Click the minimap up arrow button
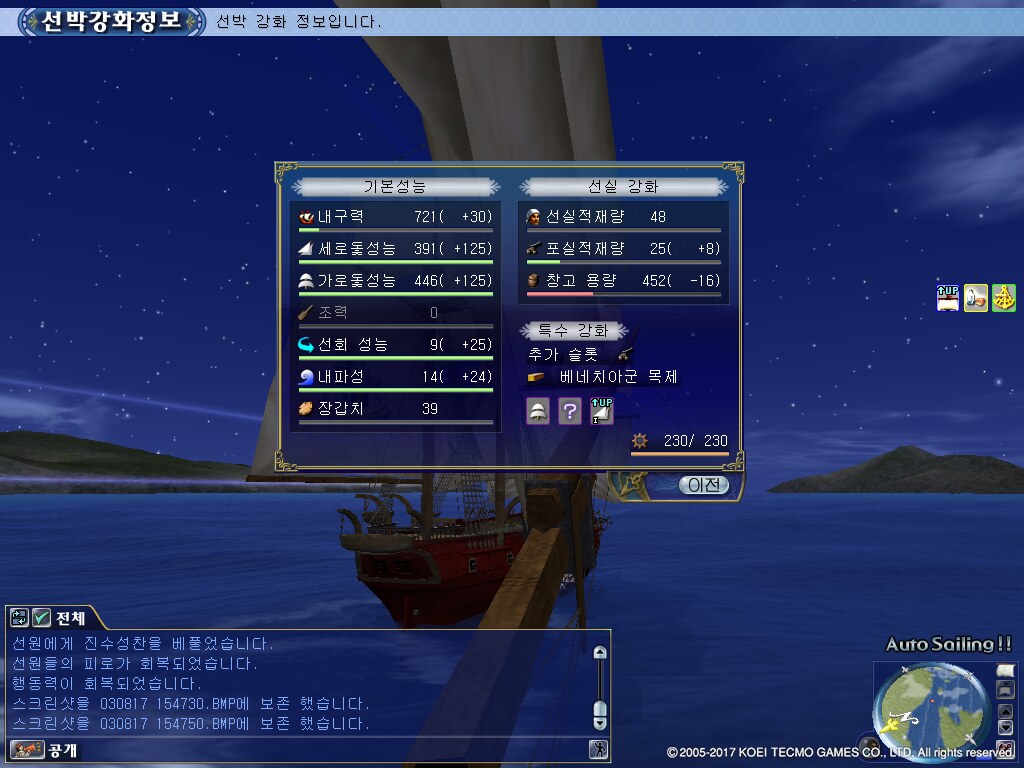The image size is (1024, 768). pos(1005,712)
